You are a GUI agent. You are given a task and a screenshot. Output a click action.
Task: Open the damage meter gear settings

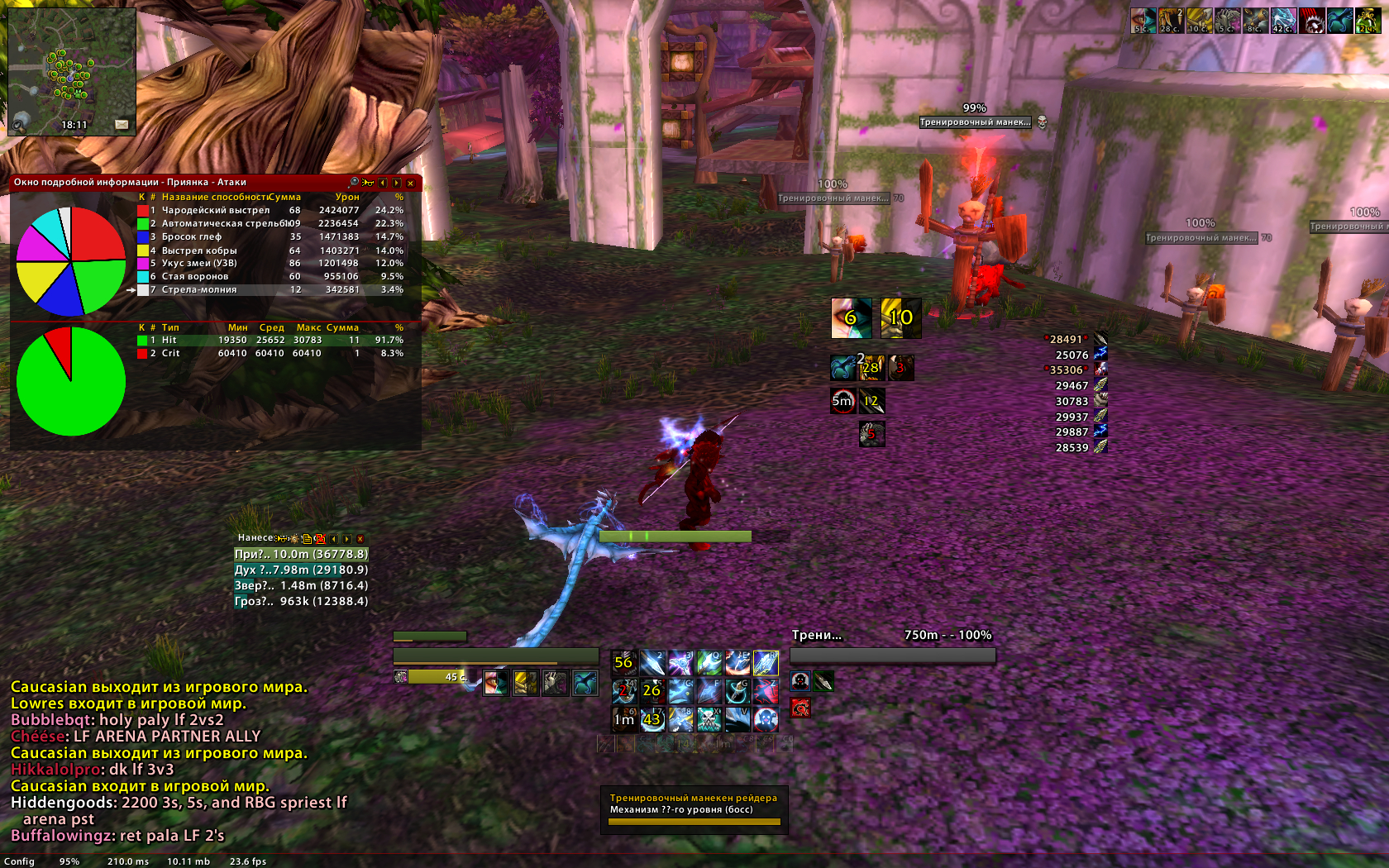pos(294,538)
